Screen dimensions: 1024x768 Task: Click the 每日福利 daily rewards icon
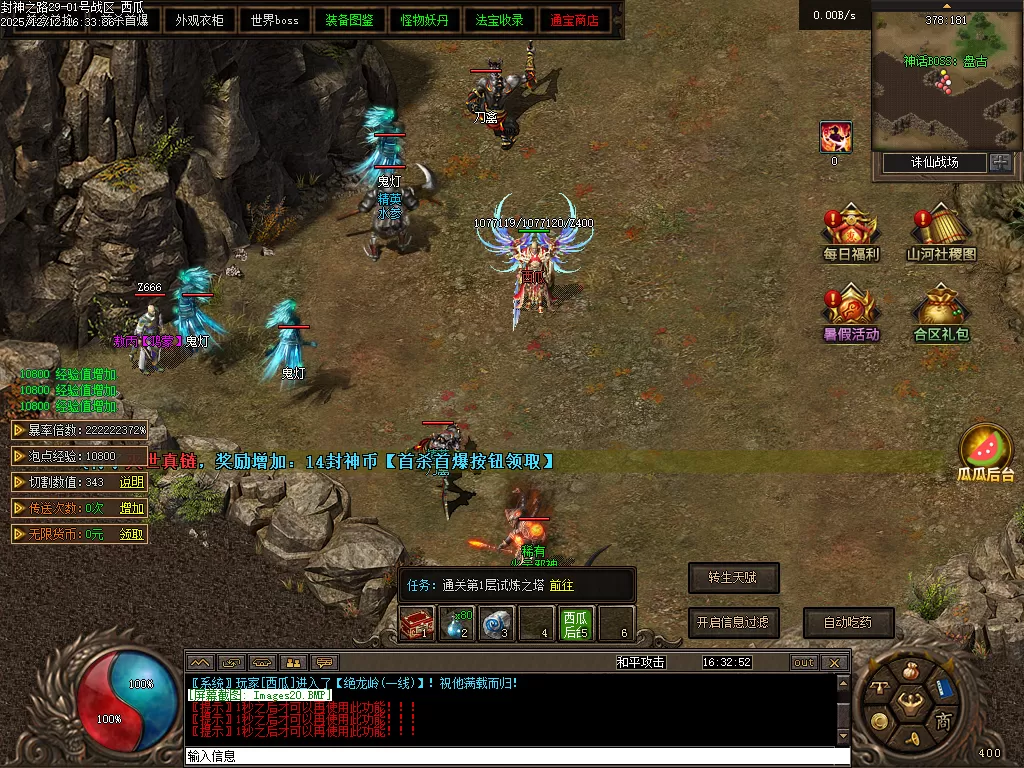click(x=851, y=234)
